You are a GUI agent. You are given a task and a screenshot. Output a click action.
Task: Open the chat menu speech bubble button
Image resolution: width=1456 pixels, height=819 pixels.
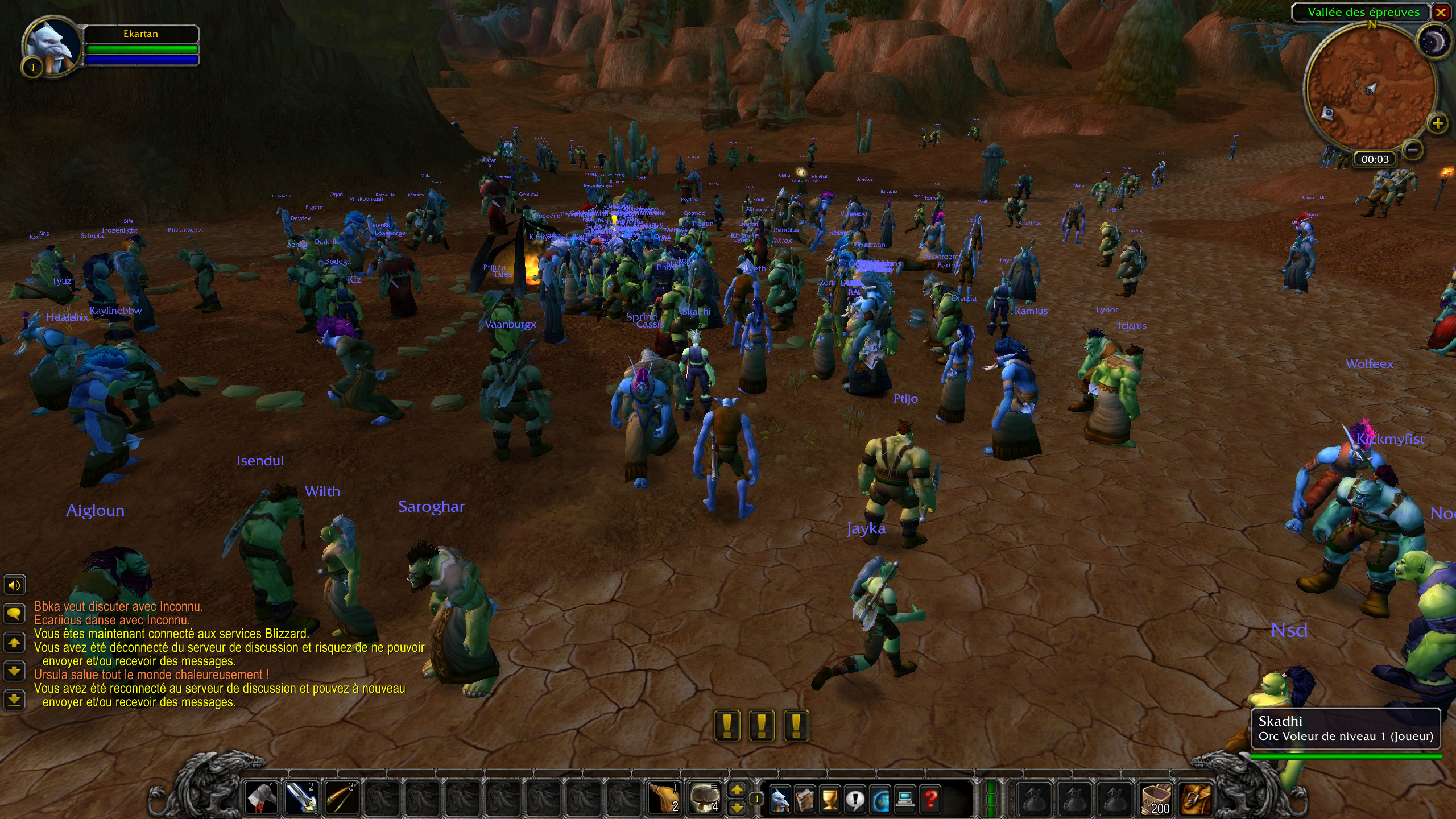click(14, 613)
